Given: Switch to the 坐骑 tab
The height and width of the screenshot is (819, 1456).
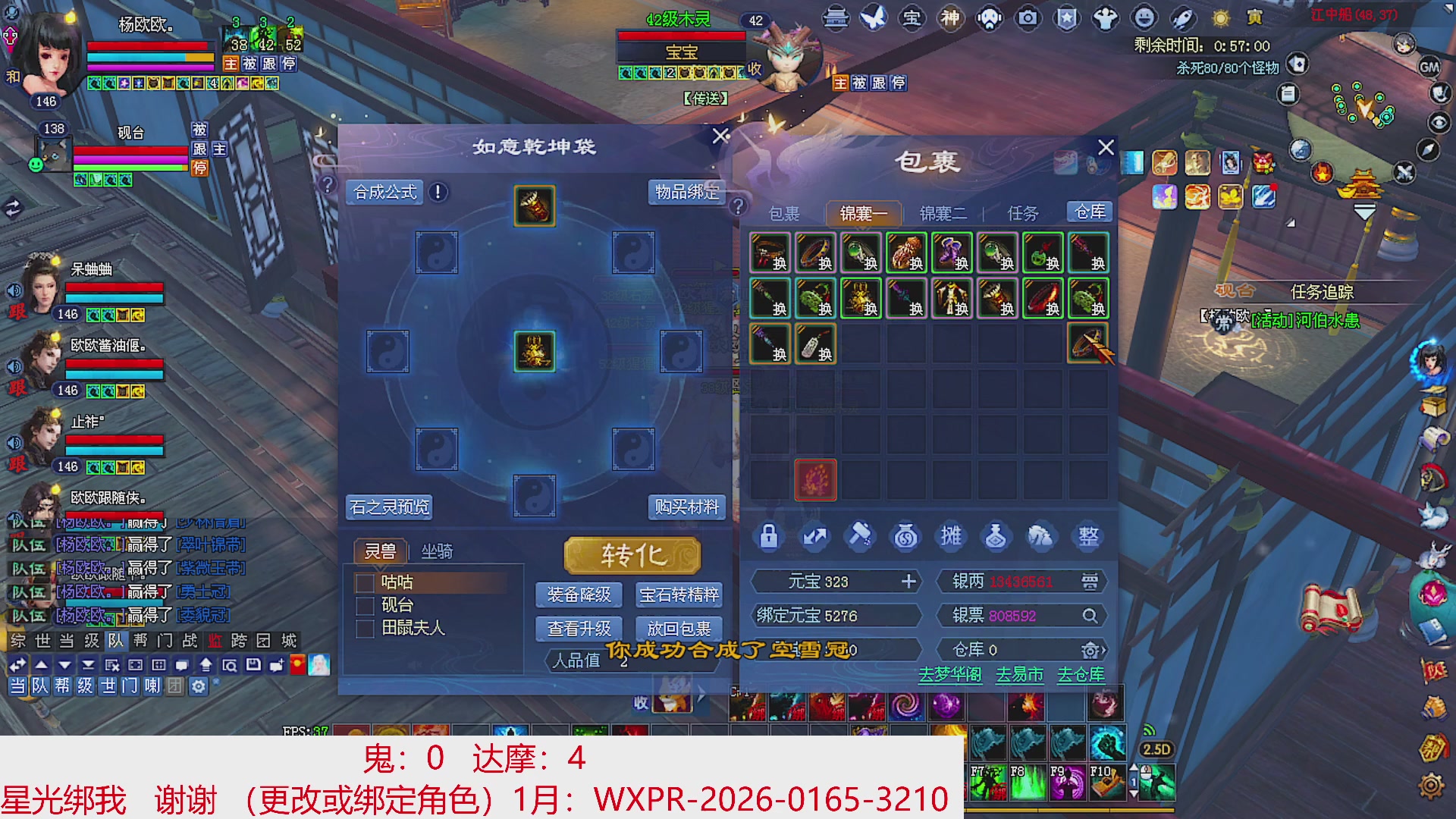Looking at the screenshot, I should [438, 551].
